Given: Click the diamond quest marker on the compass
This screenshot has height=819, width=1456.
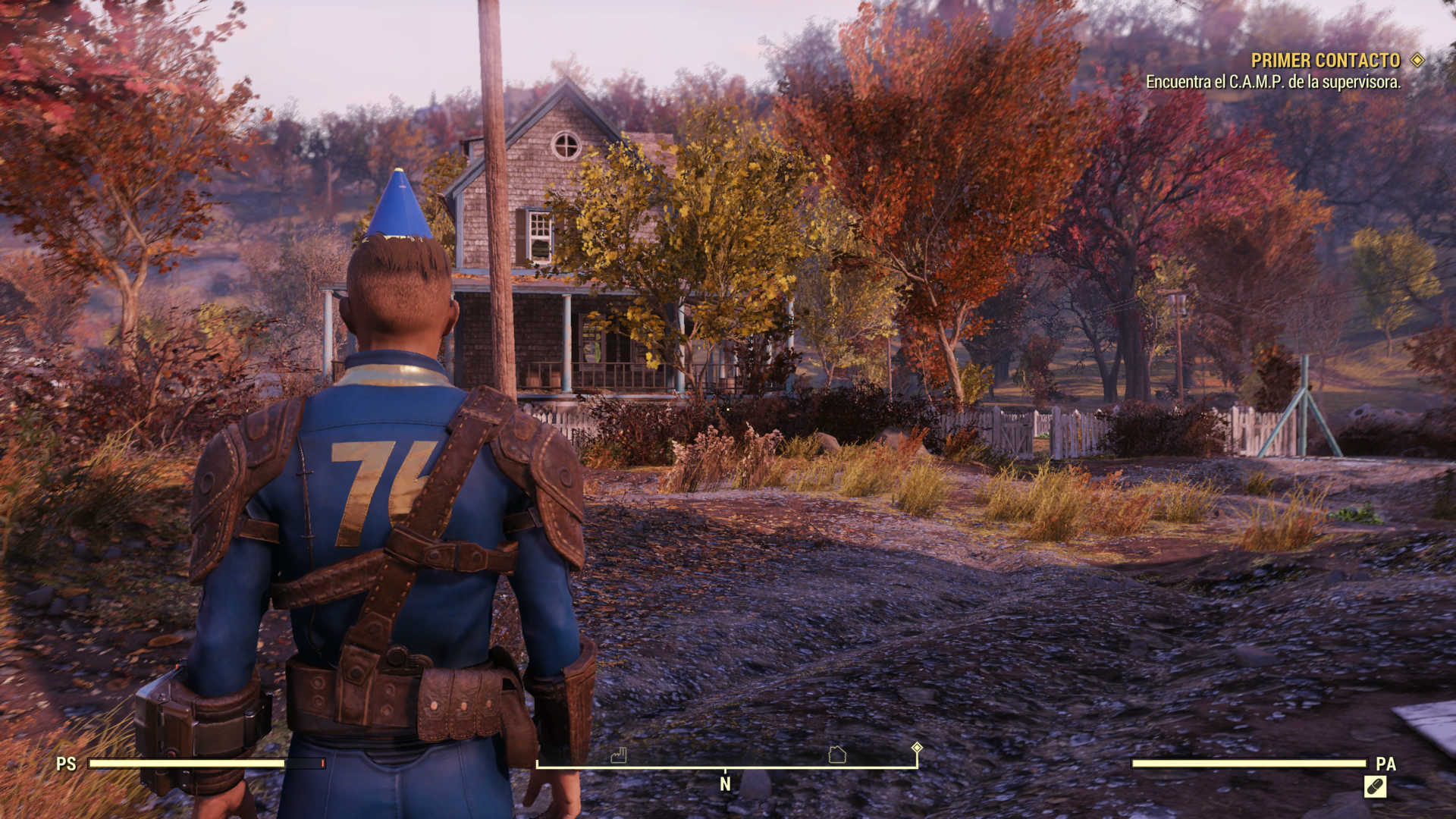Looking at the screenshot, I should point(917,748).
